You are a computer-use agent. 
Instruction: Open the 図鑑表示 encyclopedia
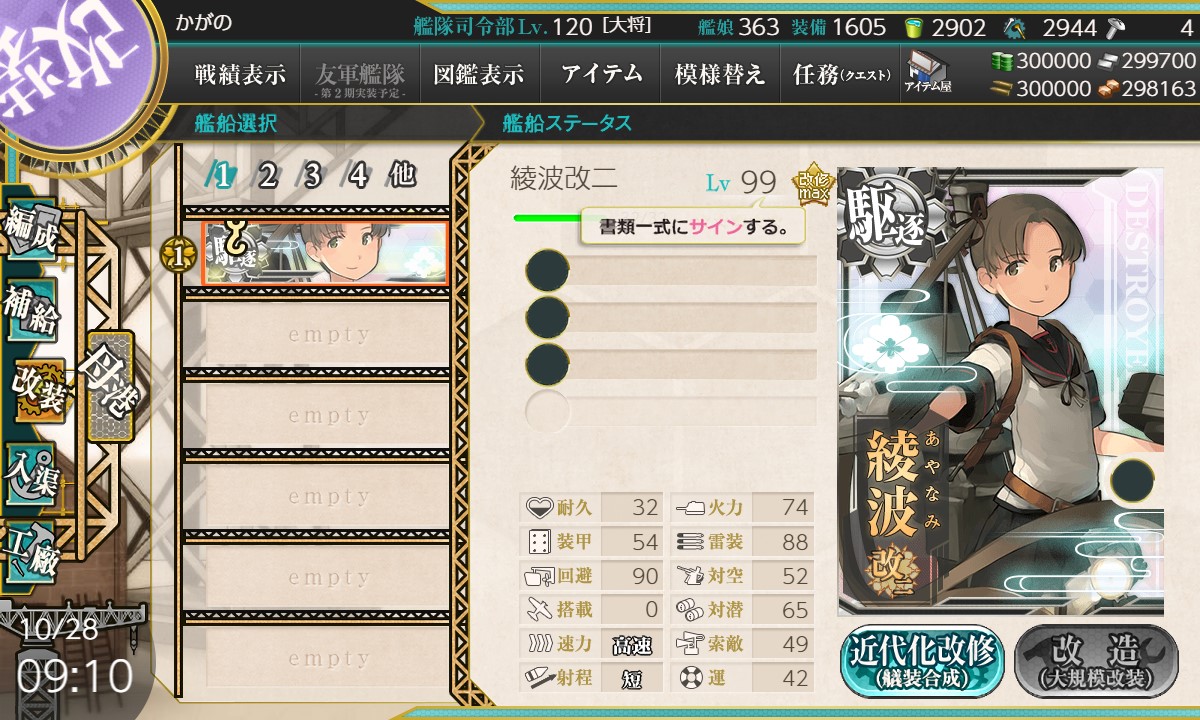pos(479,74)
